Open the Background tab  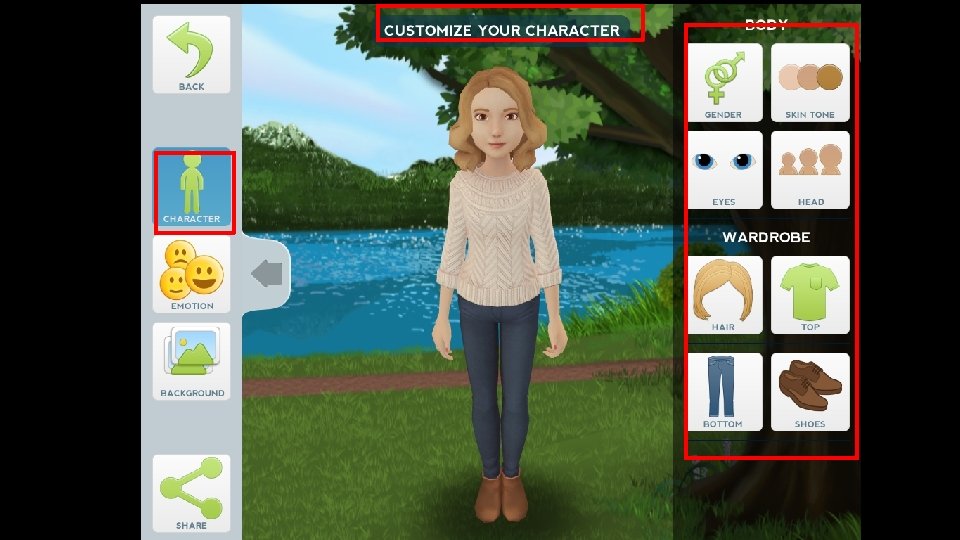pyautogui.click(x=192, y=360)
